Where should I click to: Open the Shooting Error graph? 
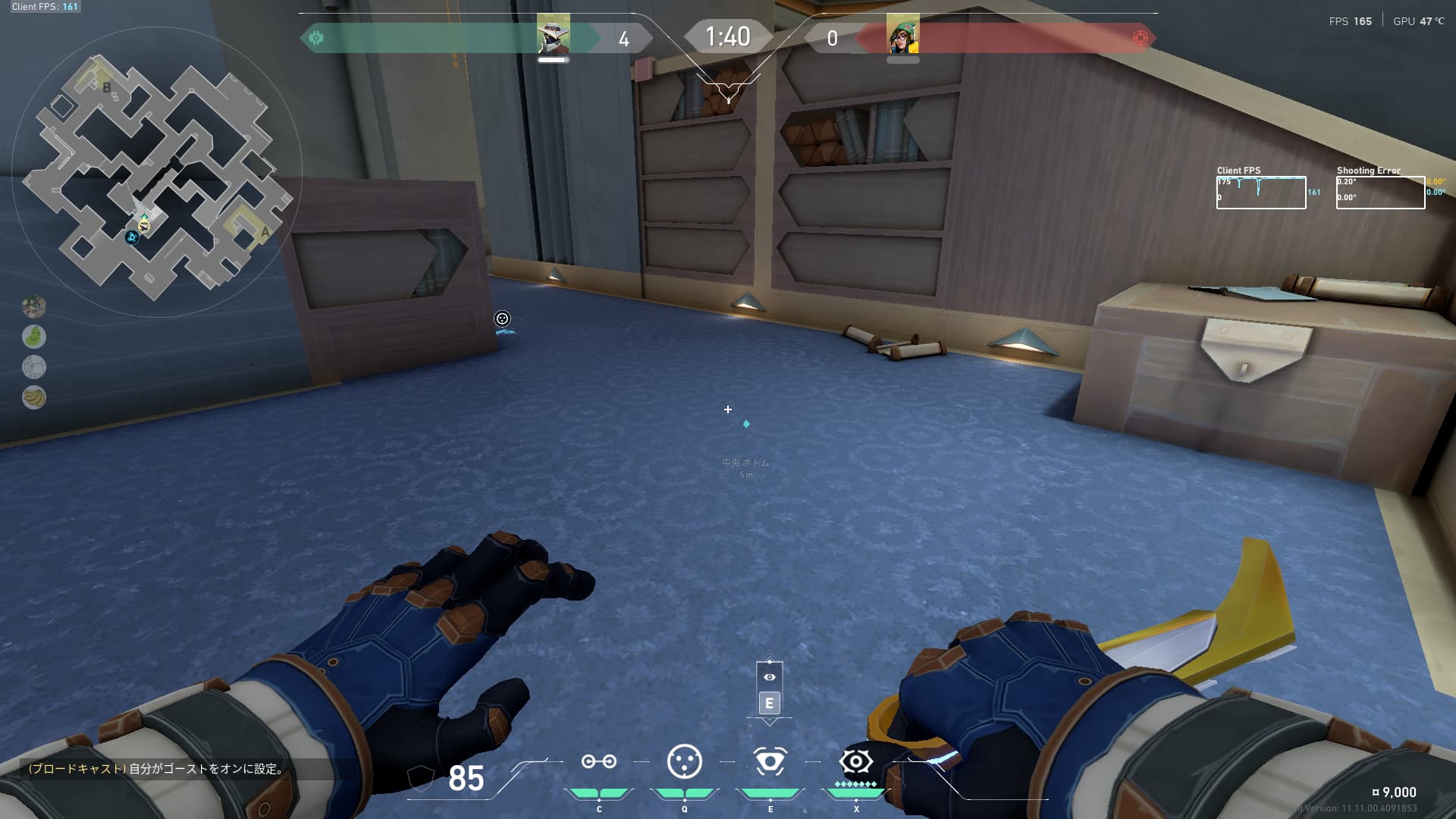click(x=1380, y=193)
